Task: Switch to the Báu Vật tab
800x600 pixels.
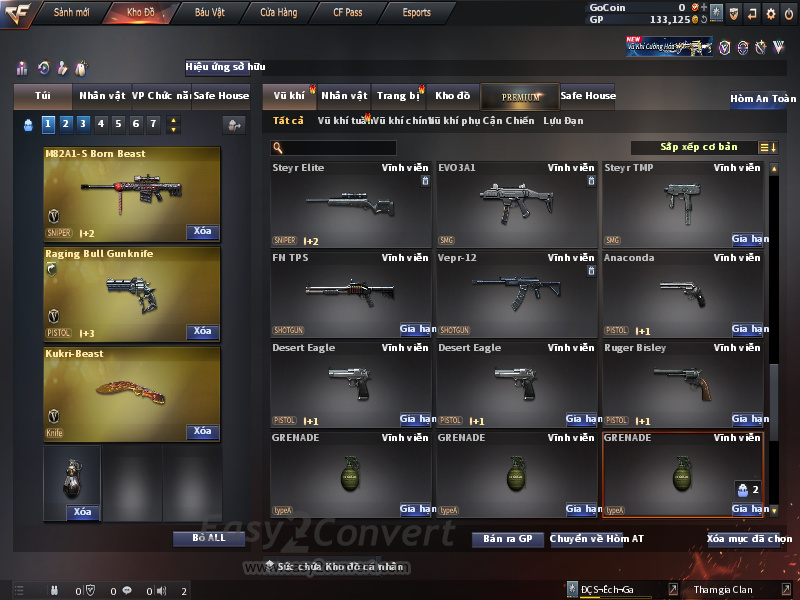Action: (x=209, y=13)
